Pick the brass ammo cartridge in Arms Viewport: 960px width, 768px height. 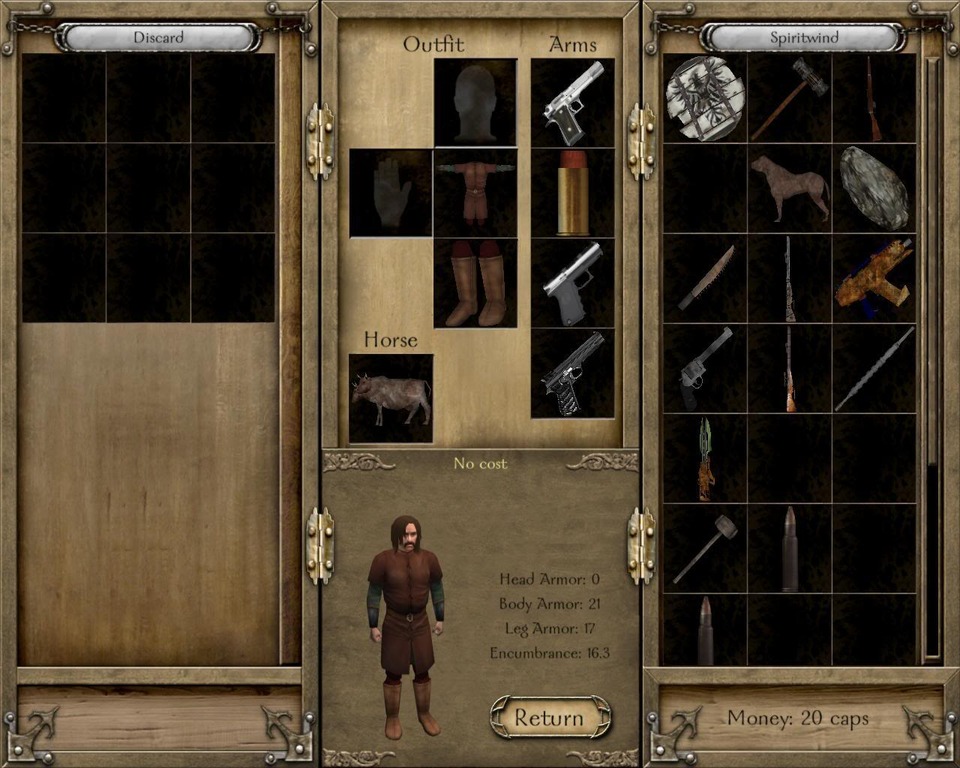point(572,193)
